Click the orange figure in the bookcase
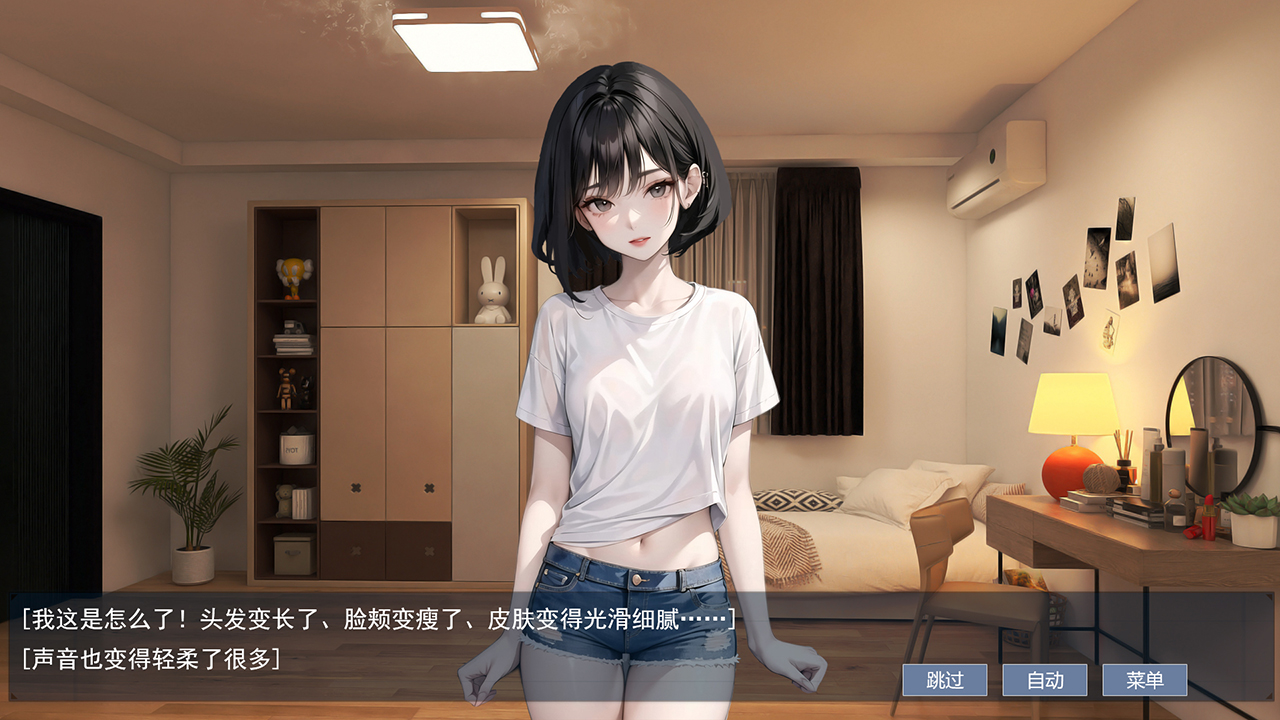Screen dimensions: 1280x720 pos(291,277)
